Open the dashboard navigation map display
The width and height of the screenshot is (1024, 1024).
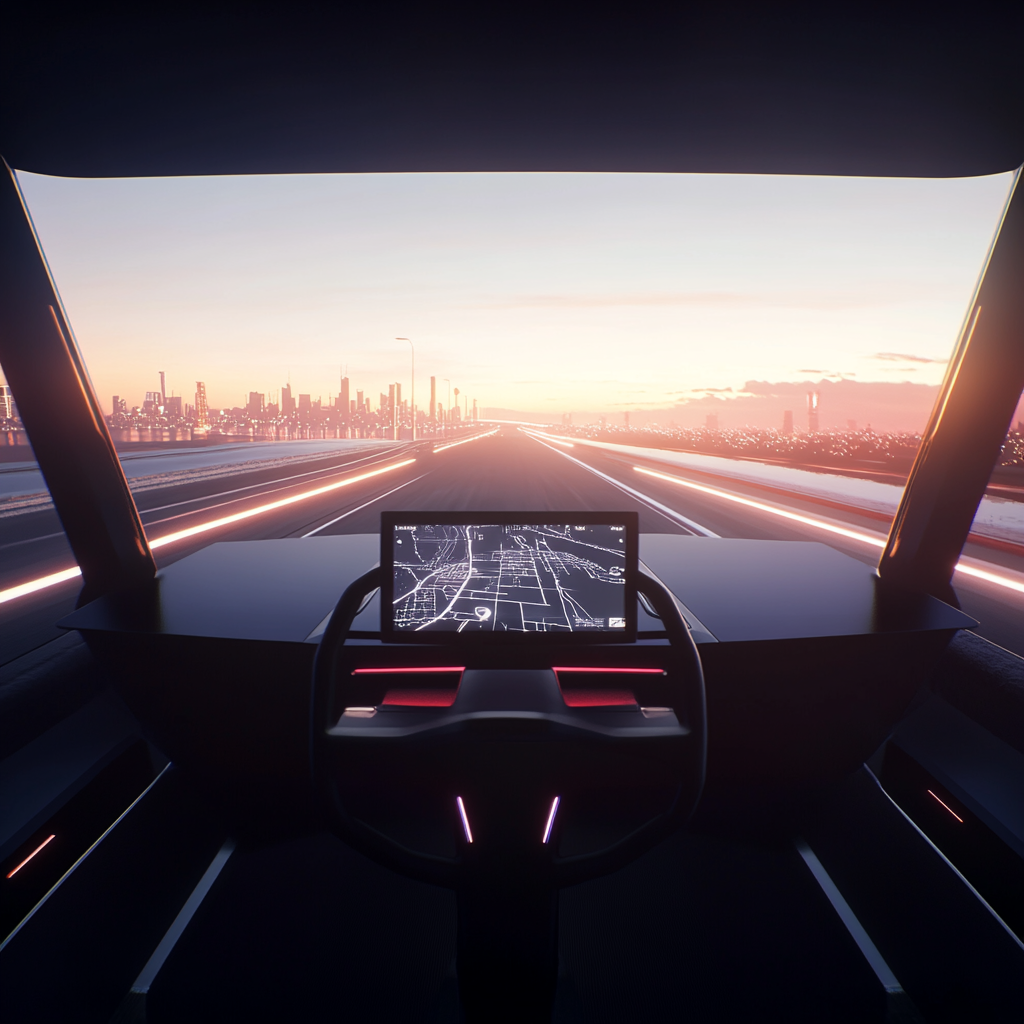(x=509, y=577)
